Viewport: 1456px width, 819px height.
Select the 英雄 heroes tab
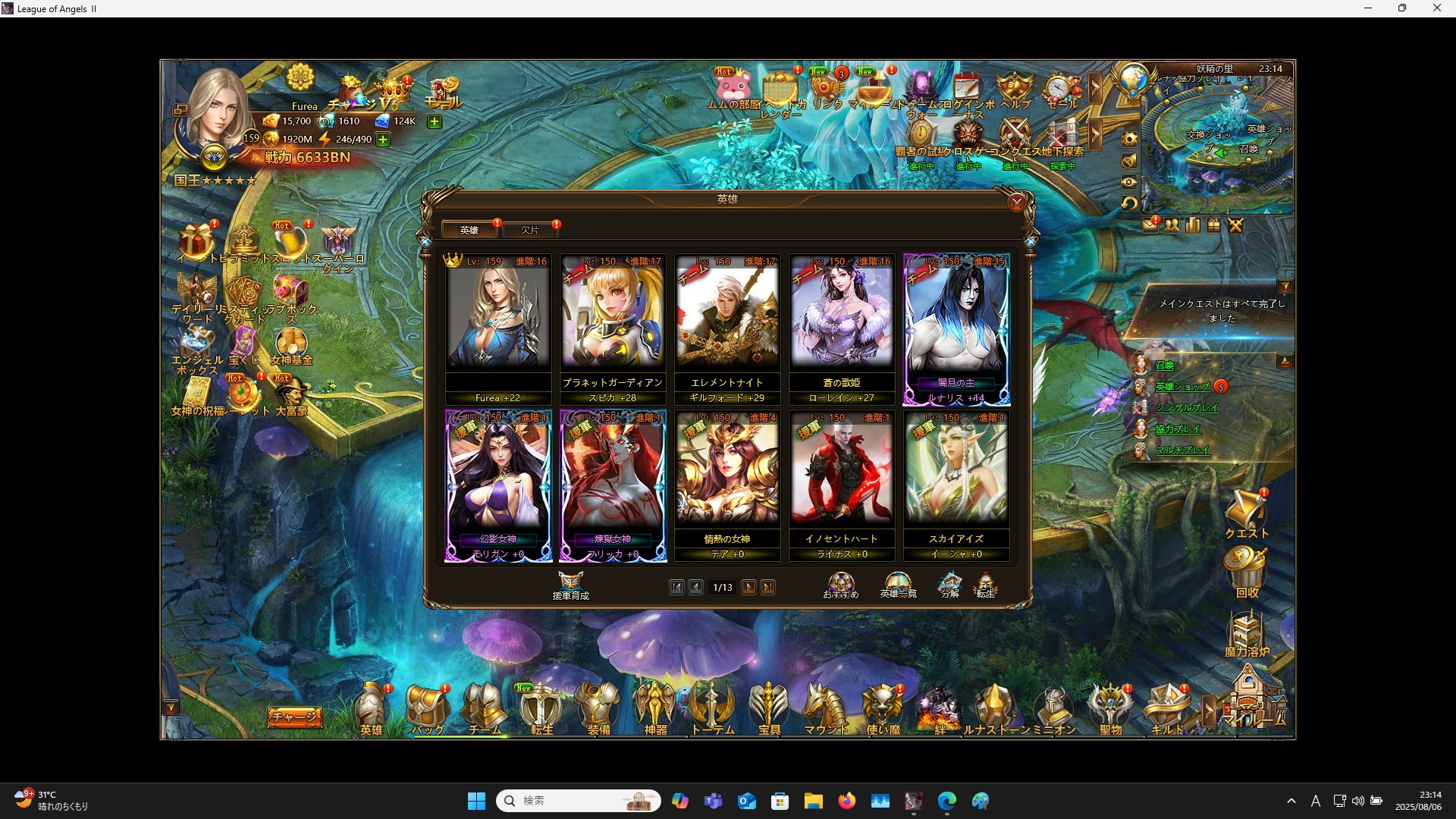470,229
